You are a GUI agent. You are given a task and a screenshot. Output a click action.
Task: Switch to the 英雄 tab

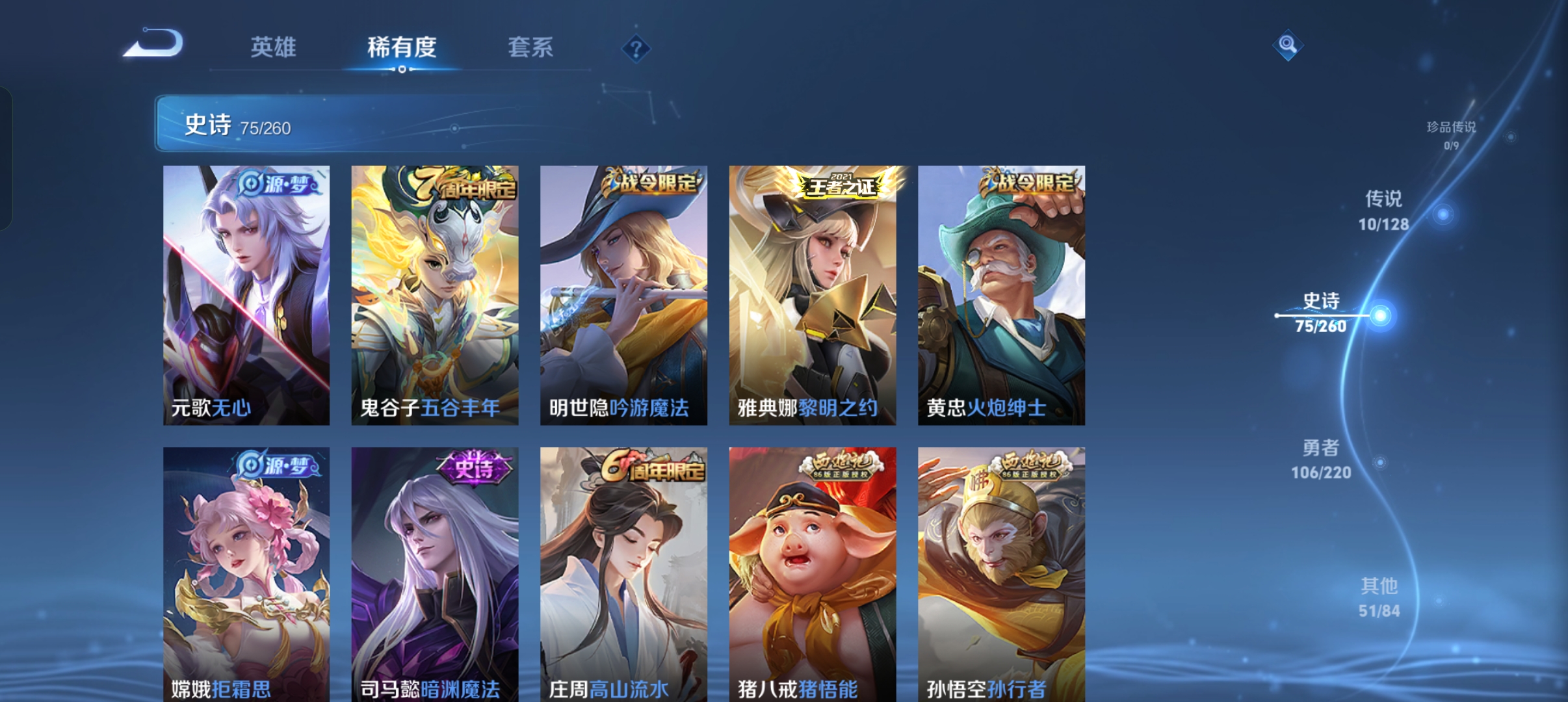coord(273,47)
